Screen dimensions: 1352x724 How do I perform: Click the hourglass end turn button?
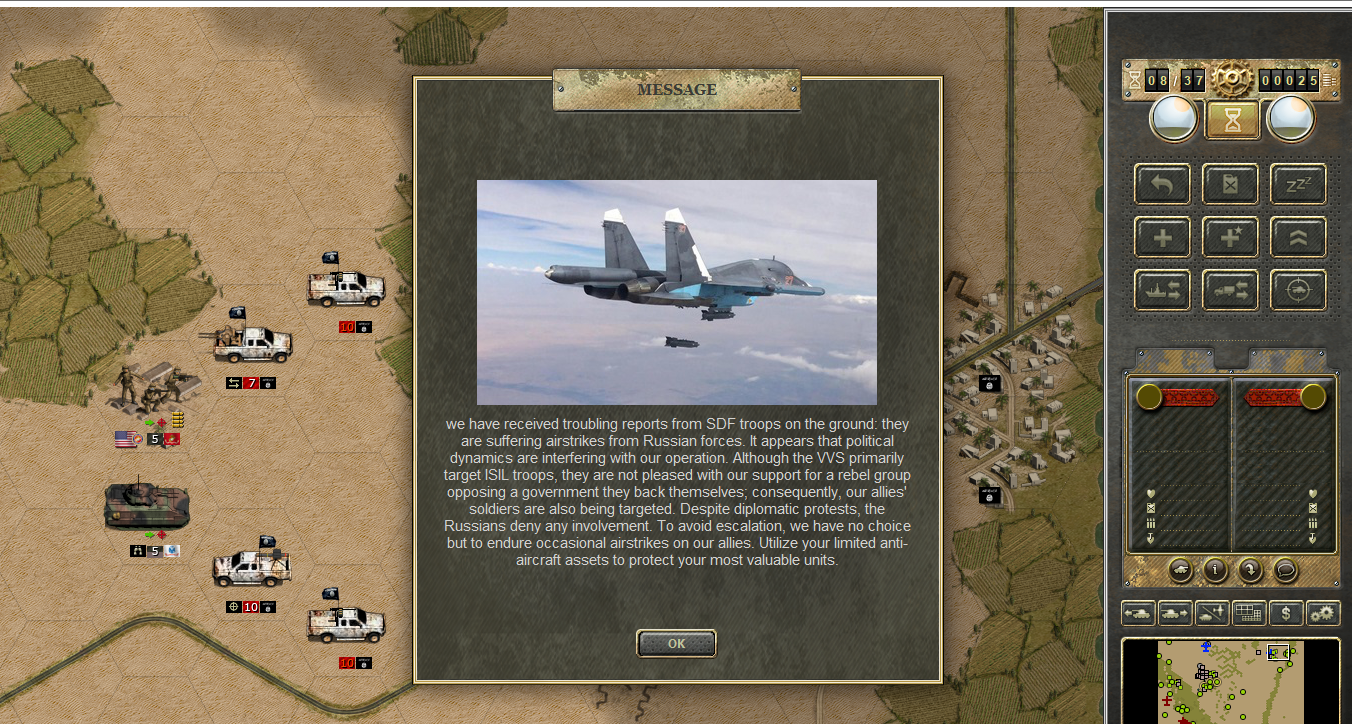(x=1232, y=120)
